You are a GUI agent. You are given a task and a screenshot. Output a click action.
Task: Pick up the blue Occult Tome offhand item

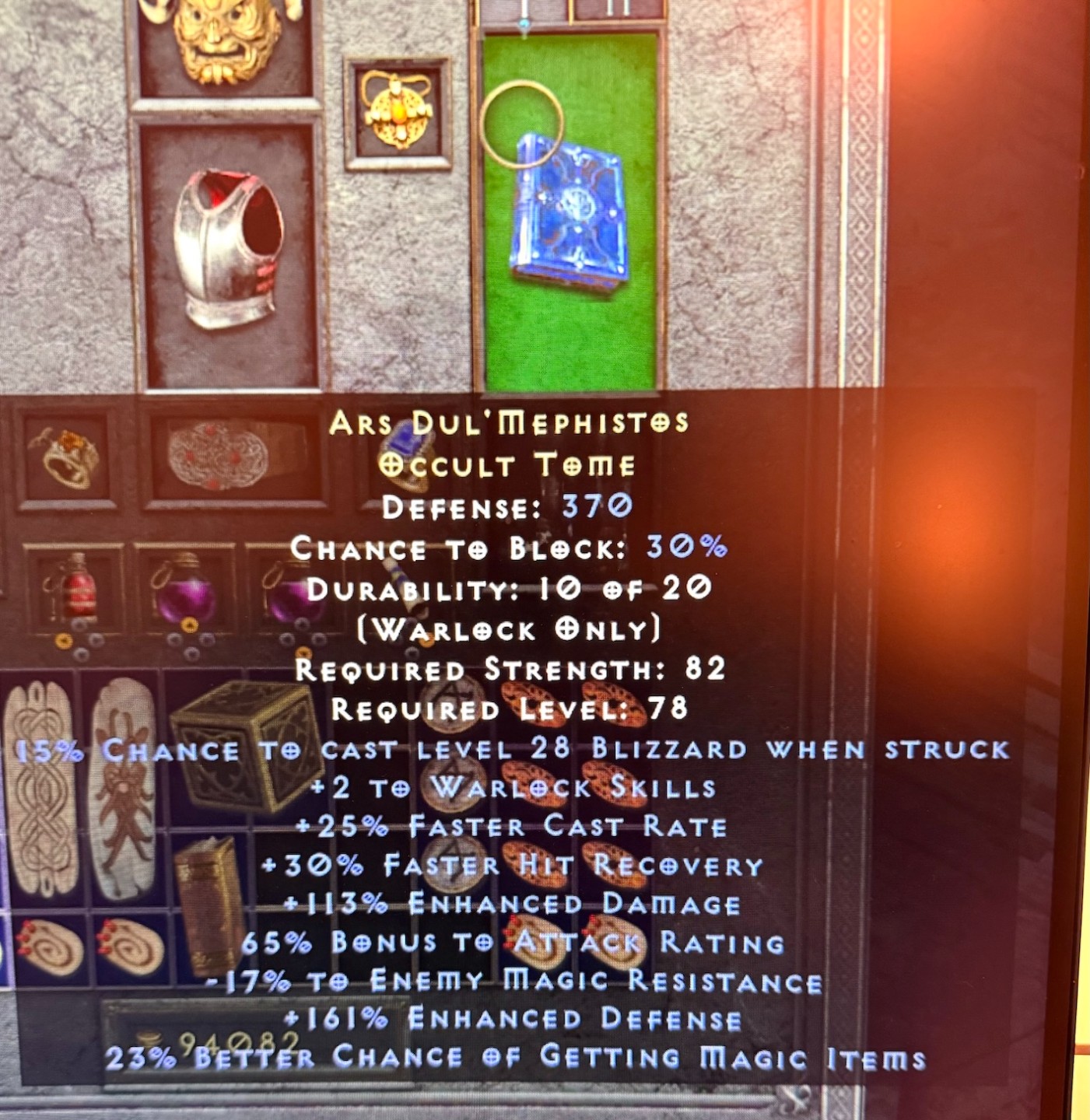point(568,210)
